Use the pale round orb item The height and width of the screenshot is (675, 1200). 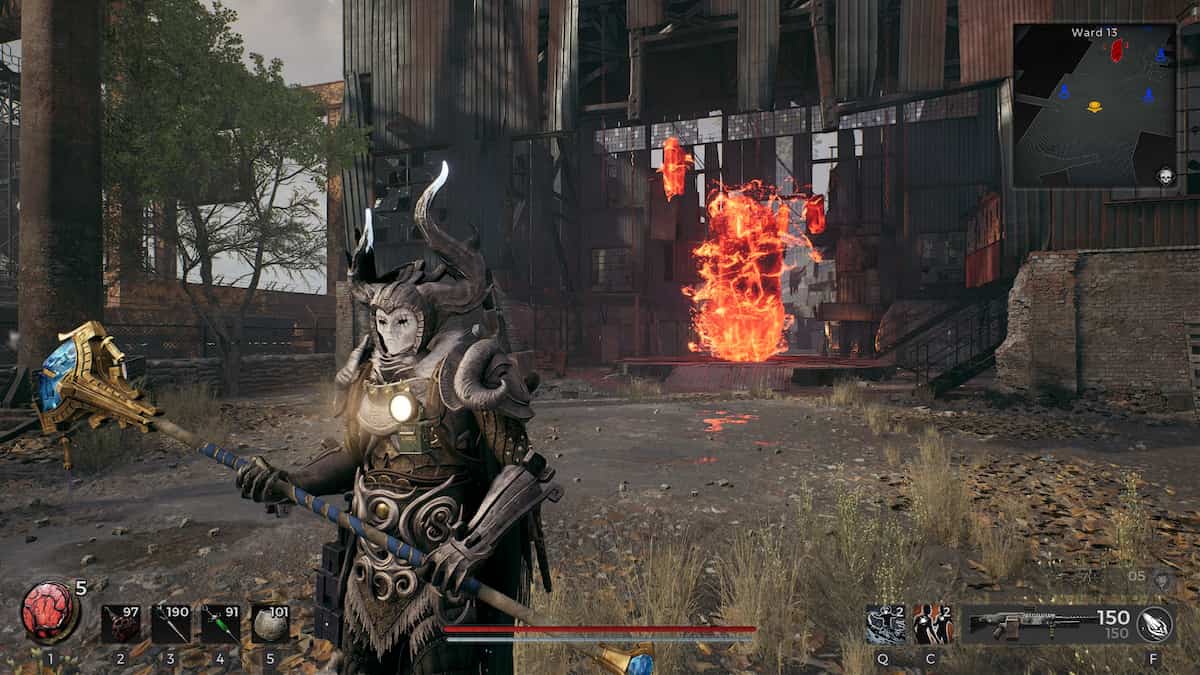pyautogui.click(x=270, y=623)
